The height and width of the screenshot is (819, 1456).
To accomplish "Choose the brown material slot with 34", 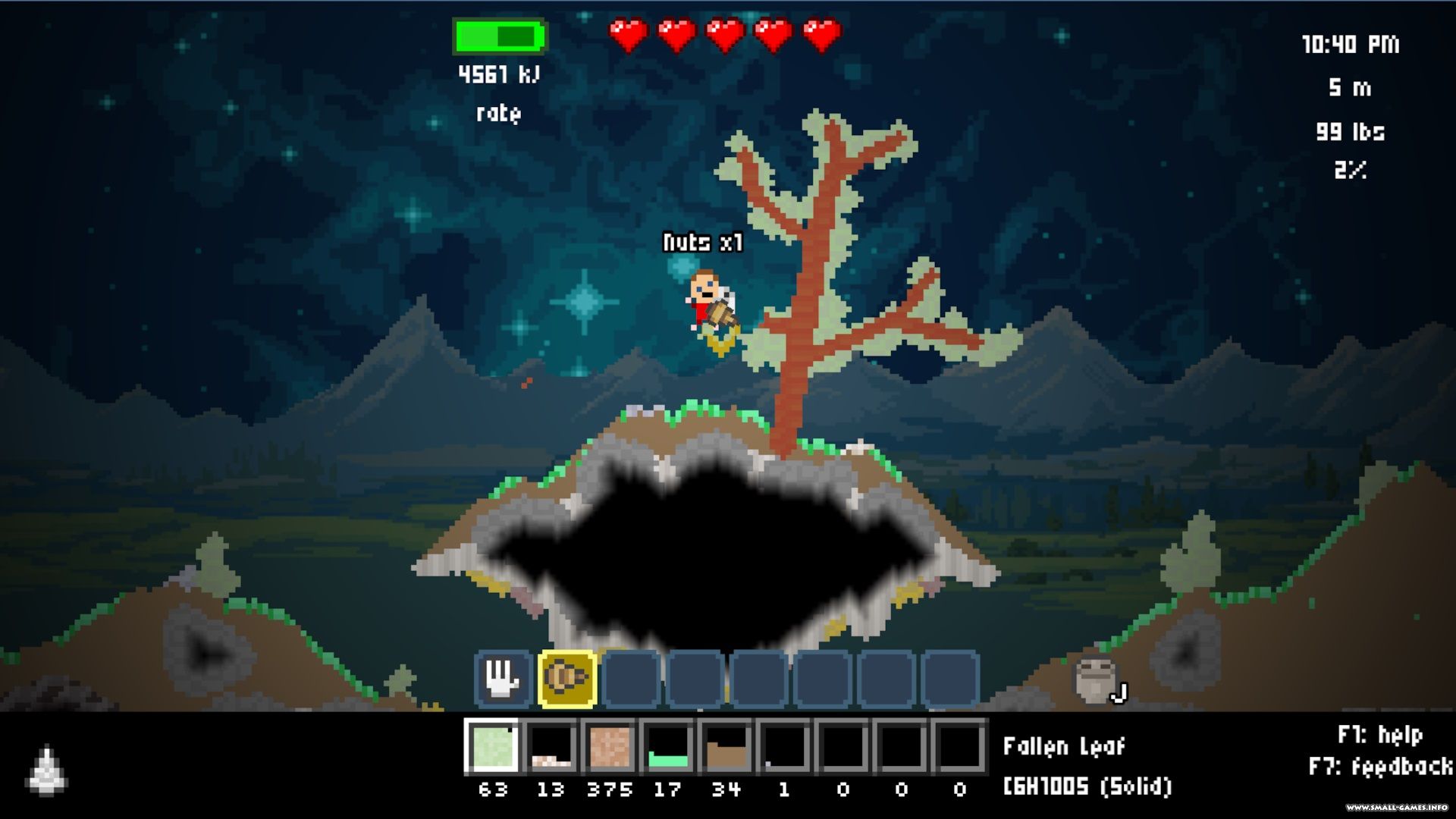I will click(726, 746).
